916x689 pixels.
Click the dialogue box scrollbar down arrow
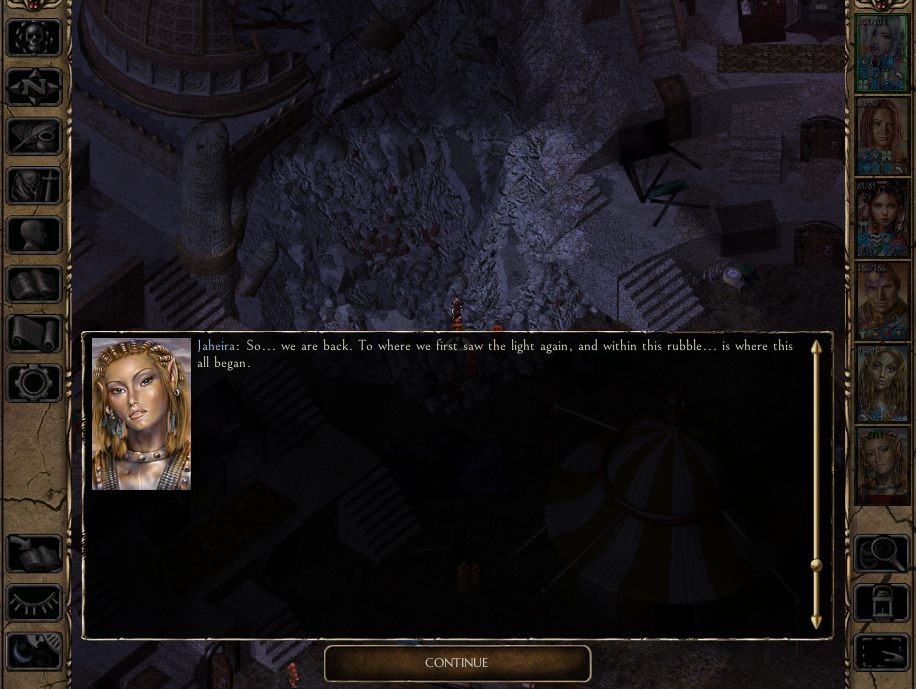(x=816, y=622)
